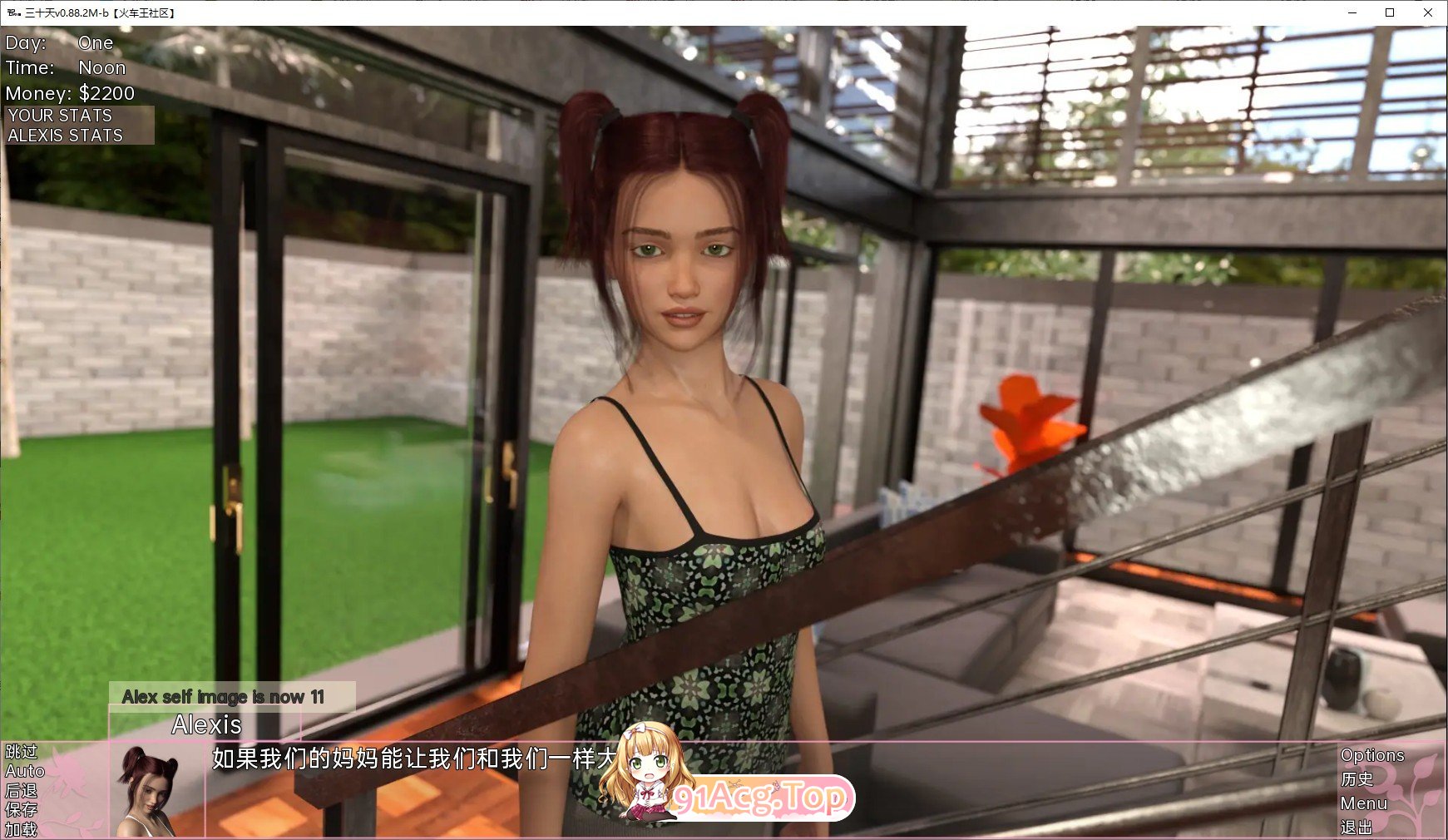The width and height of the screenshot is (1448, 840).
Task: Activate 跳过 to skip dialogue
Action: point(21,753)
